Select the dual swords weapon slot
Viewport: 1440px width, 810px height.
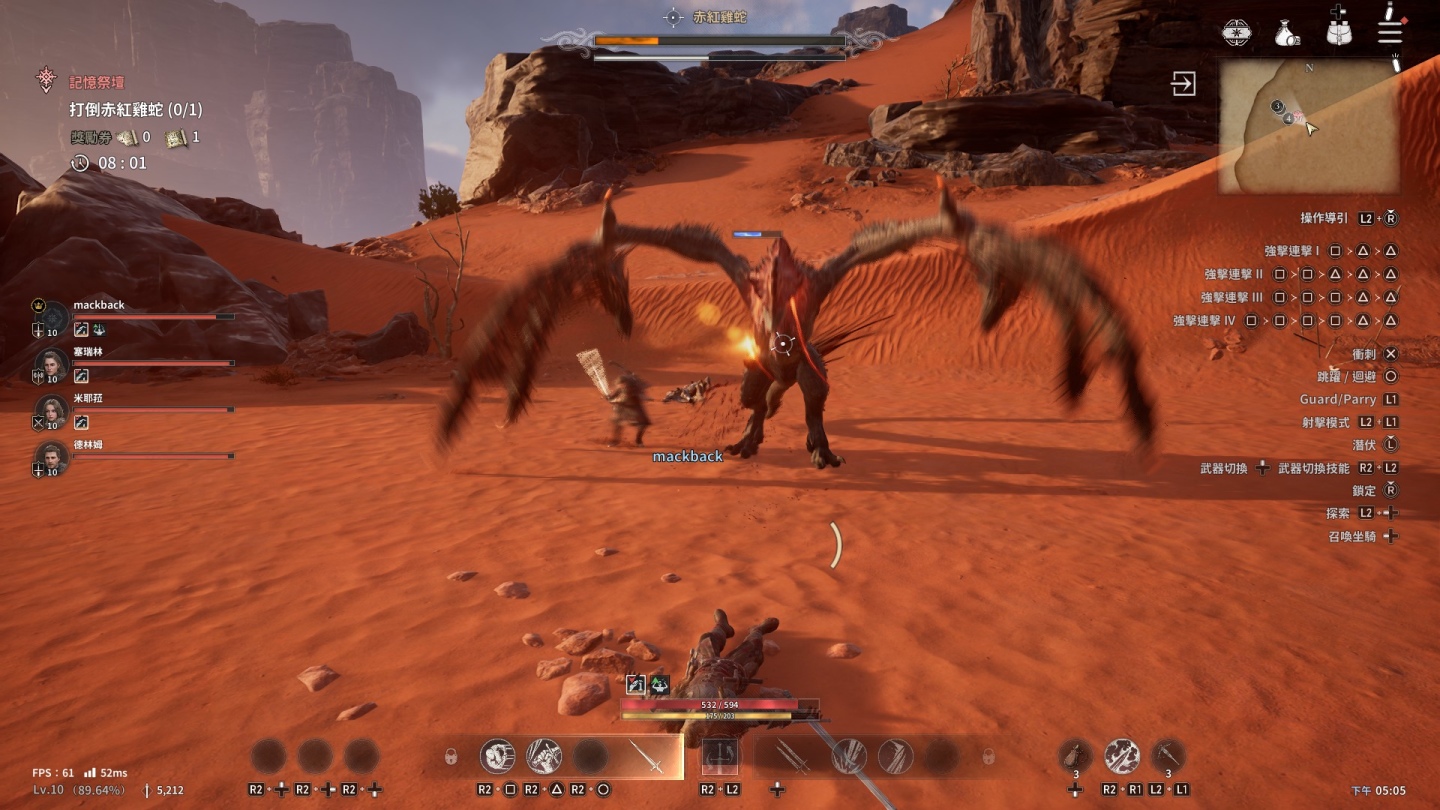coord(791,756)
